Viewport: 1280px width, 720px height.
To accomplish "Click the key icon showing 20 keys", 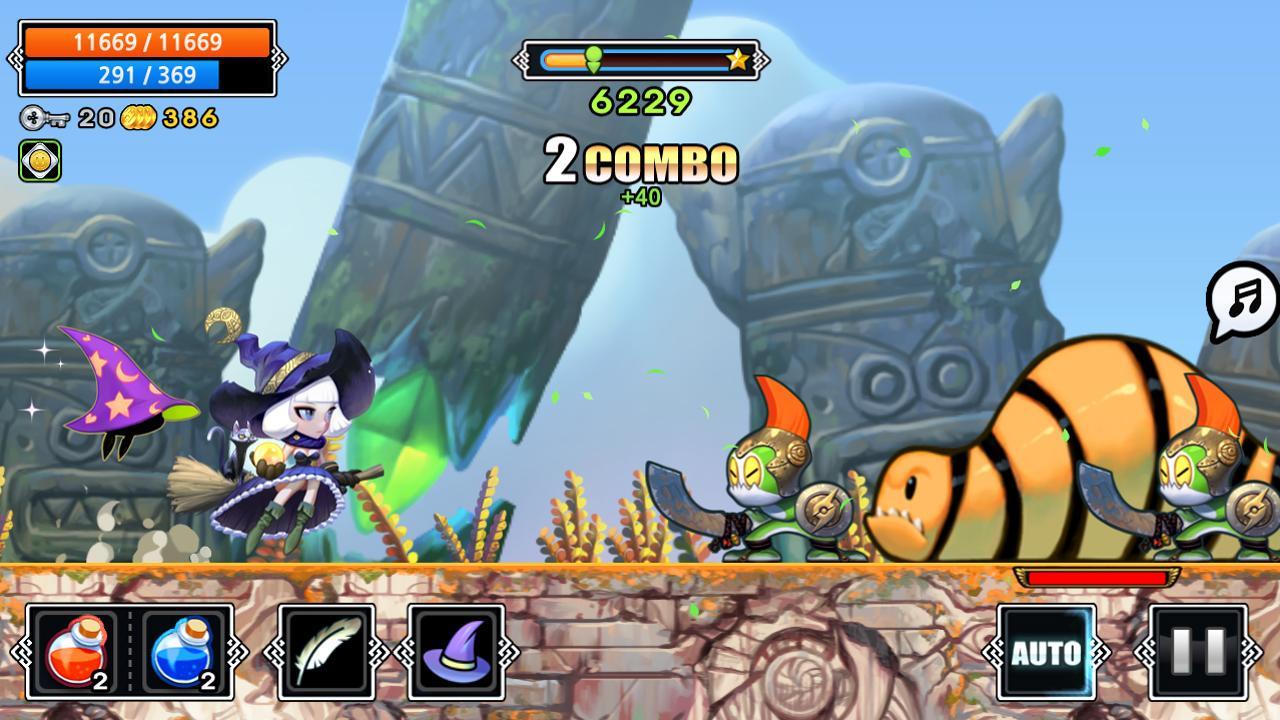I will pos(33,117).
